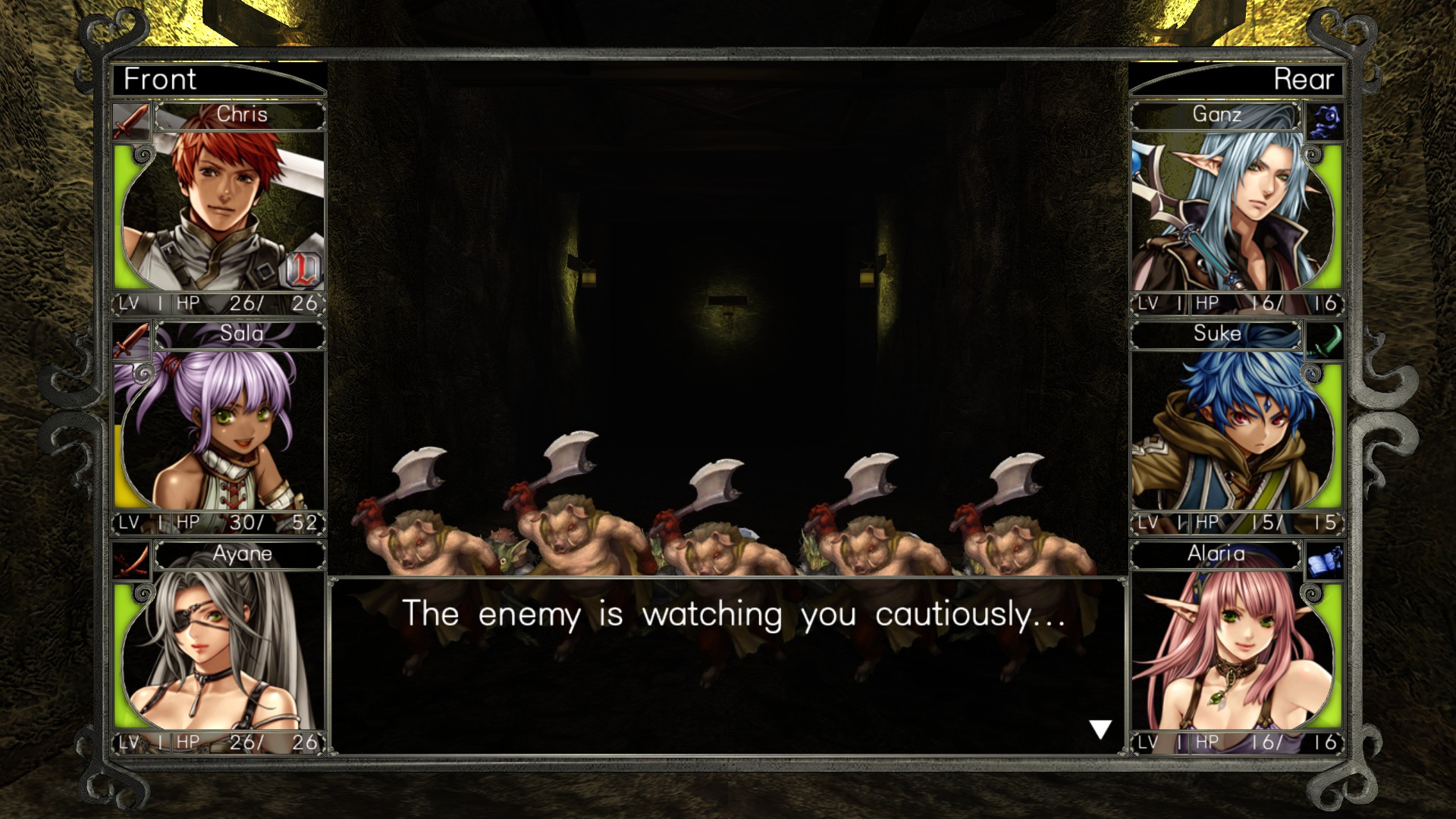1456x819 pixels.
Task: Click Ayane's attack icon beside her nameplate
Action: coord(130,559)
